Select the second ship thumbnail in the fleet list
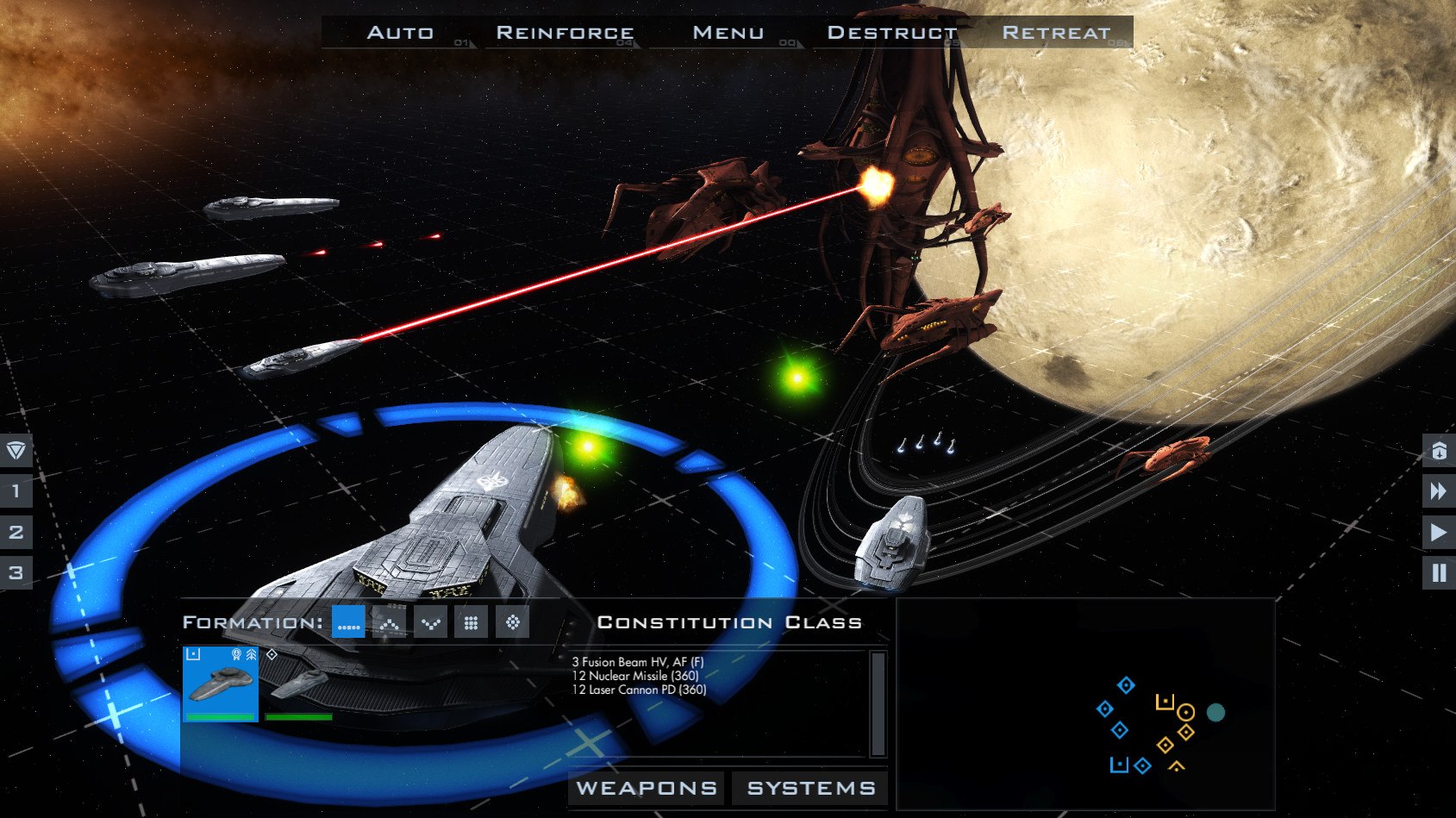The image size is (1456, 818). point(298,684)
